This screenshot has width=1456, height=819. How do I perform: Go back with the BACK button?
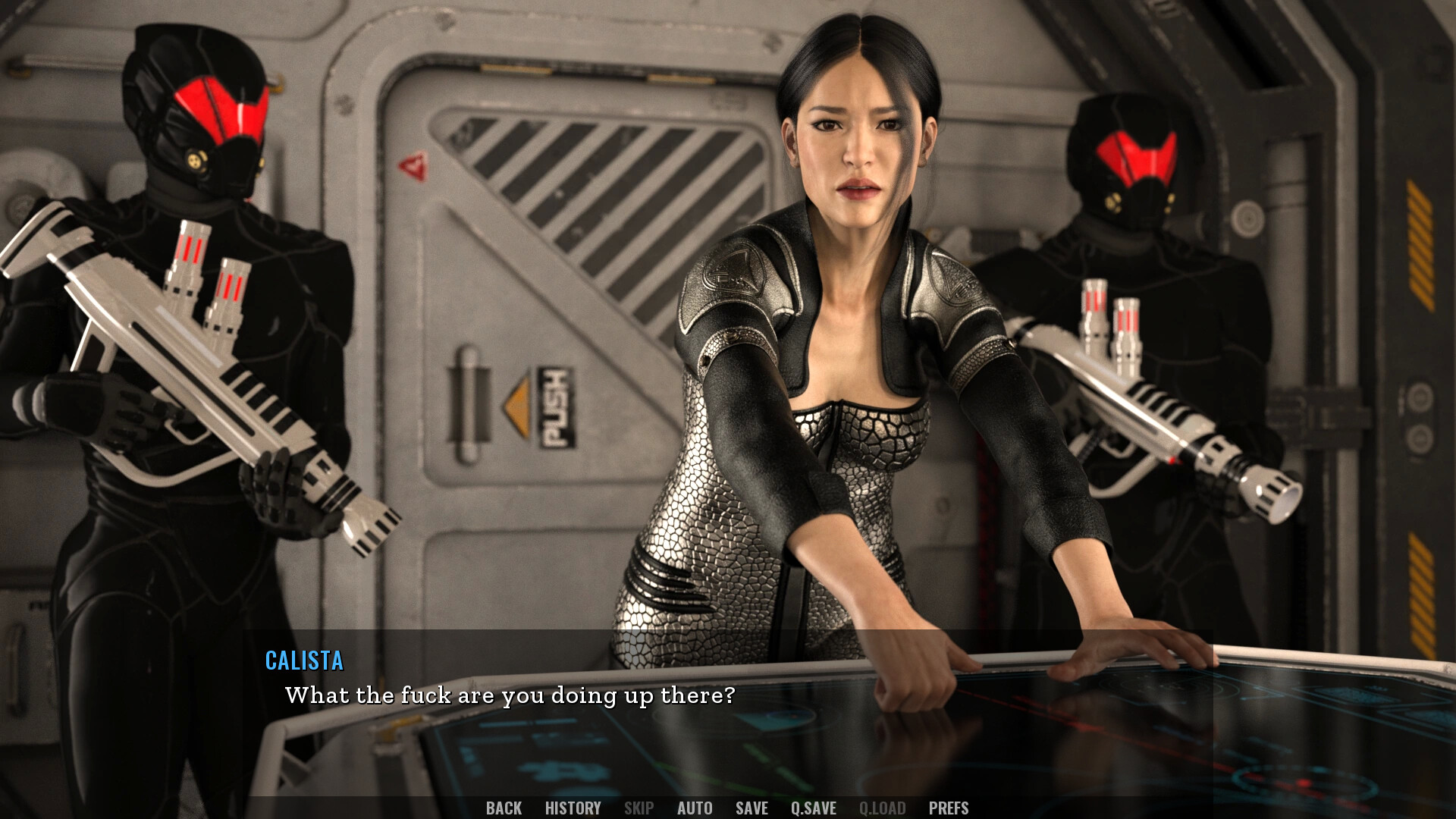(504, 808)
